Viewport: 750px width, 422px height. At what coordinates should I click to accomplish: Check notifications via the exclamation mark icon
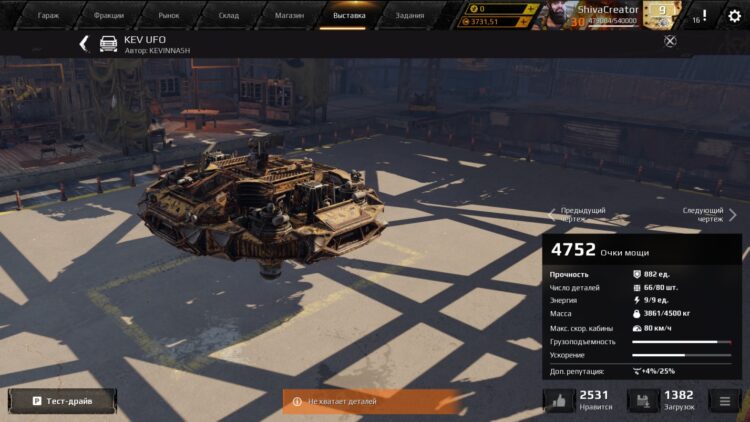[x=704, y=15]
